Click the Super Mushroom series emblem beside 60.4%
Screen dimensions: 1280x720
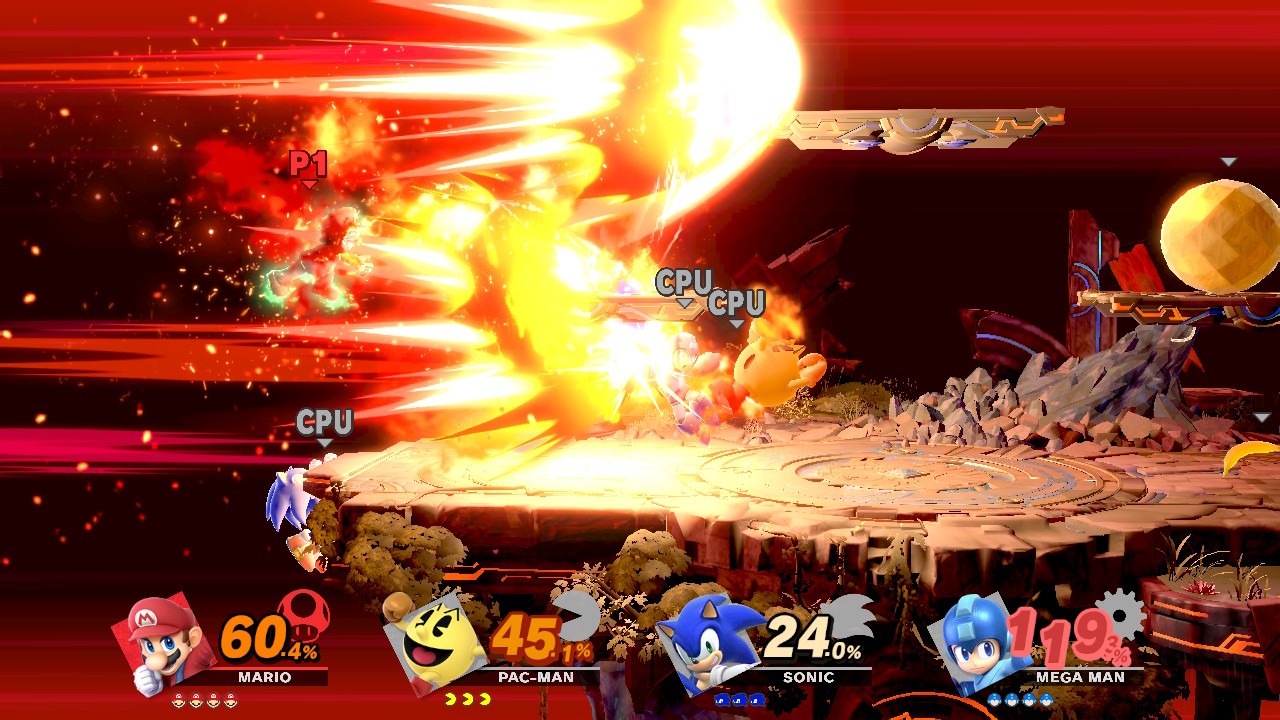pos(303,617)
